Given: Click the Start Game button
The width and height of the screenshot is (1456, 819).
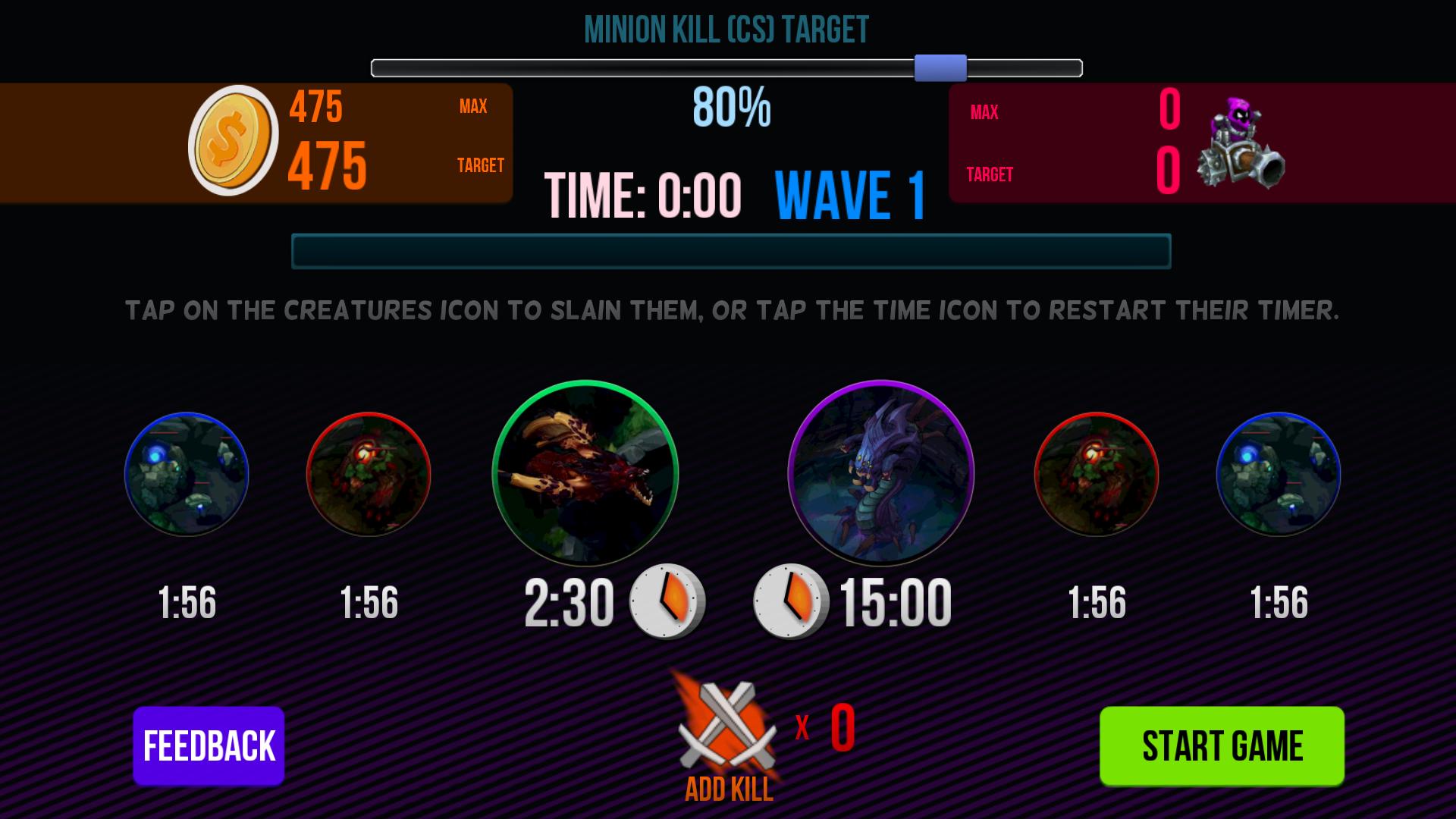Looking at the screenshot, I should (1222, 745).
